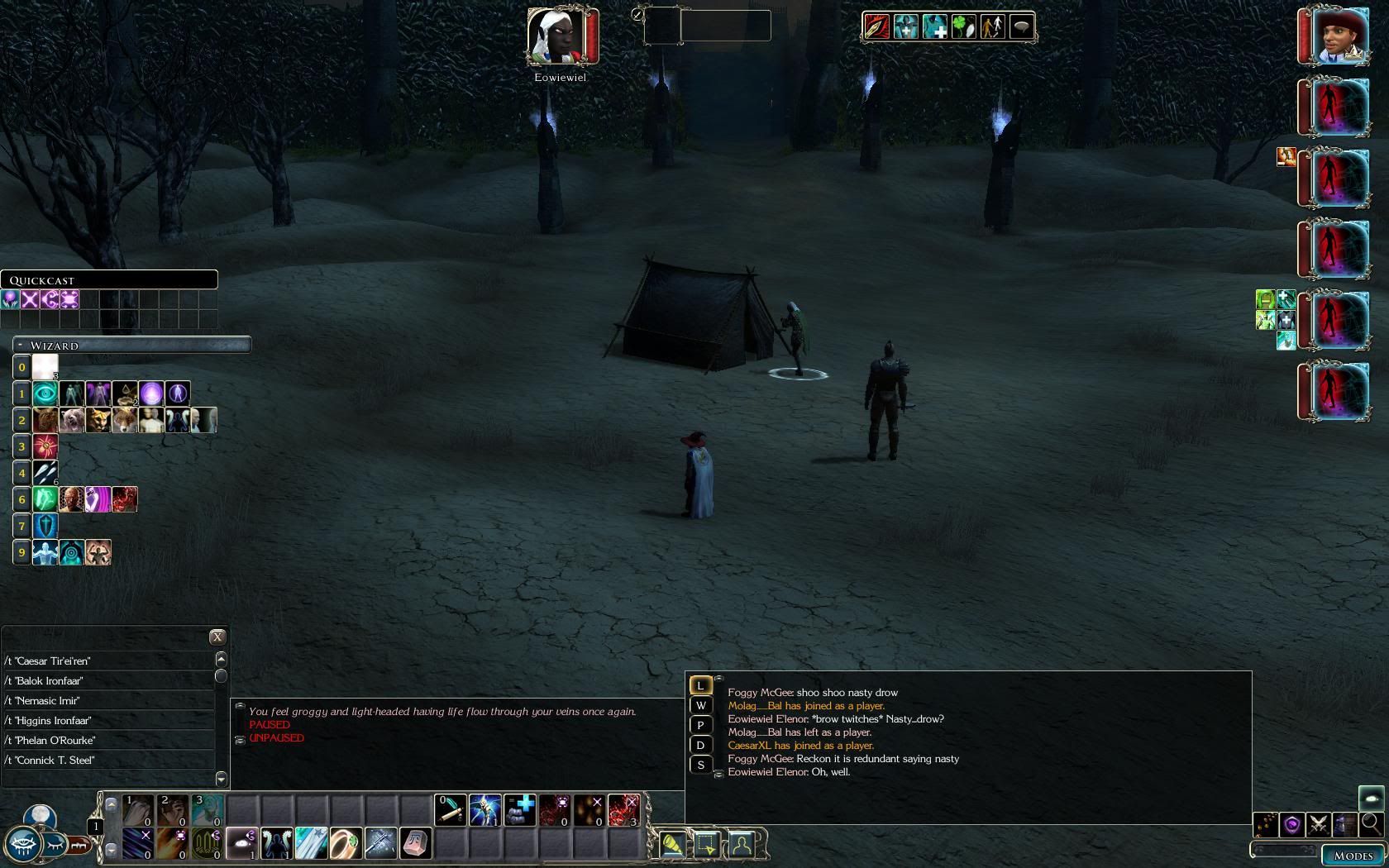Open the Modes button
This screenshot has height=868, width=1389.
[1353, 856]
